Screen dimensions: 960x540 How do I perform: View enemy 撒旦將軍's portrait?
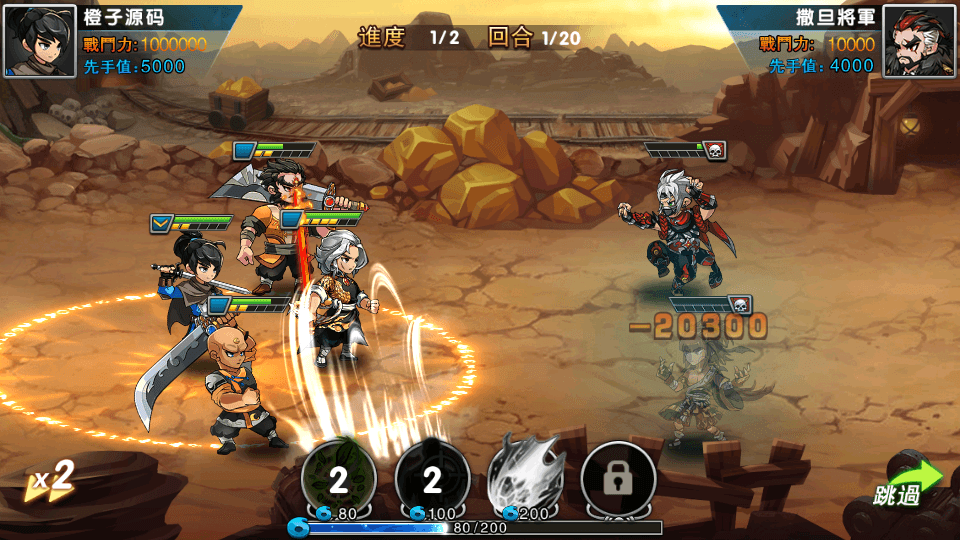(x=918, y=42)
